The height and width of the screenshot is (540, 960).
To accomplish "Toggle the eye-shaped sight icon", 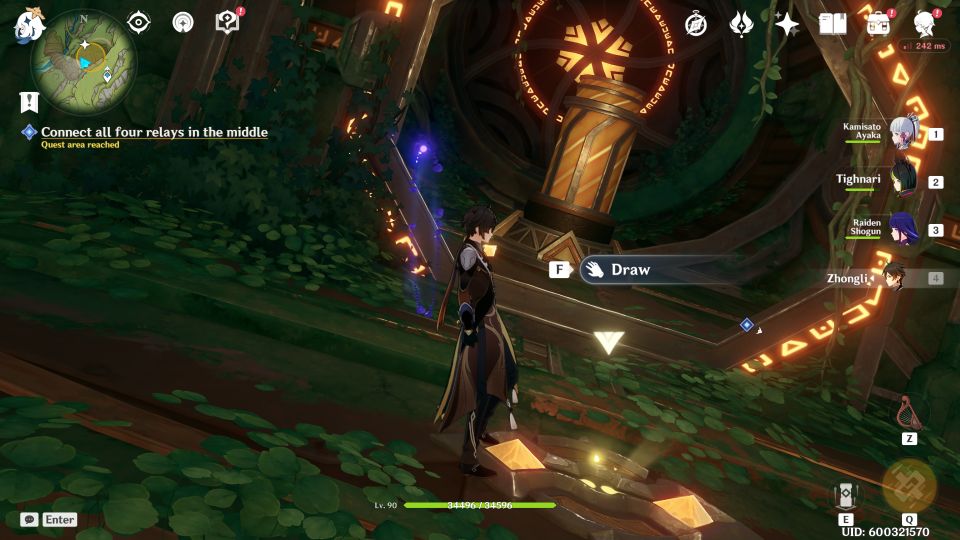I will pos(139,22).
